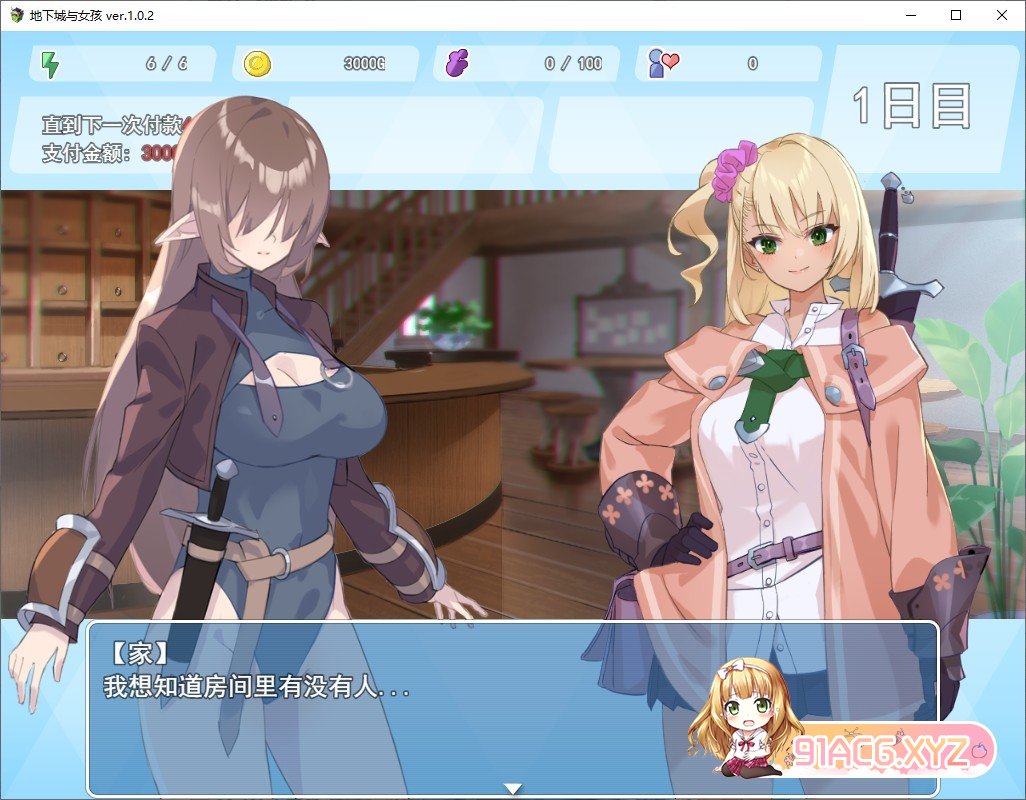
Task: Advance dialogue with the white down arrow
Action: click(x=513, y=789)
